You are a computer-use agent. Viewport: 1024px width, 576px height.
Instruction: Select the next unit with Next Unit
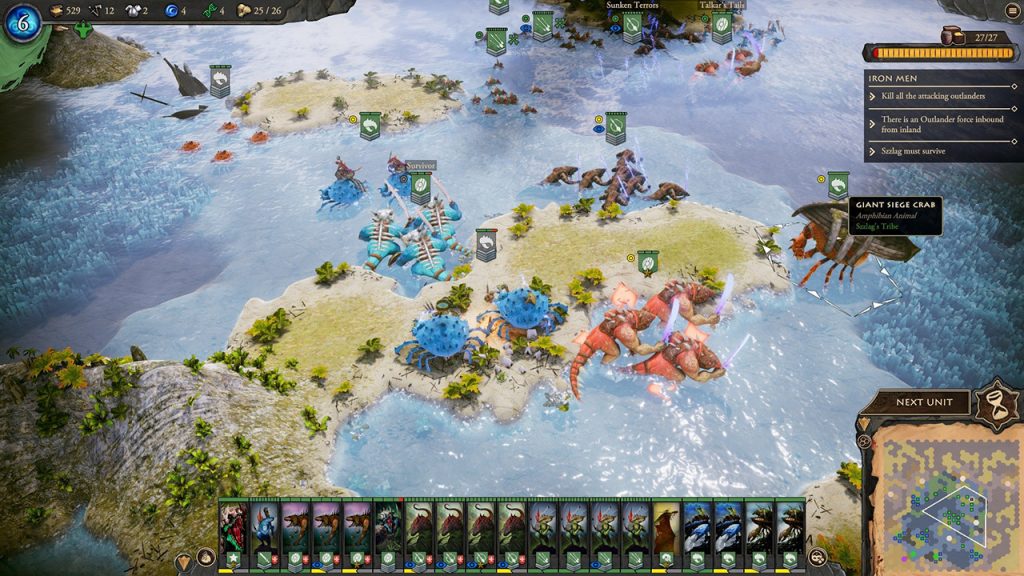point(917,402)
